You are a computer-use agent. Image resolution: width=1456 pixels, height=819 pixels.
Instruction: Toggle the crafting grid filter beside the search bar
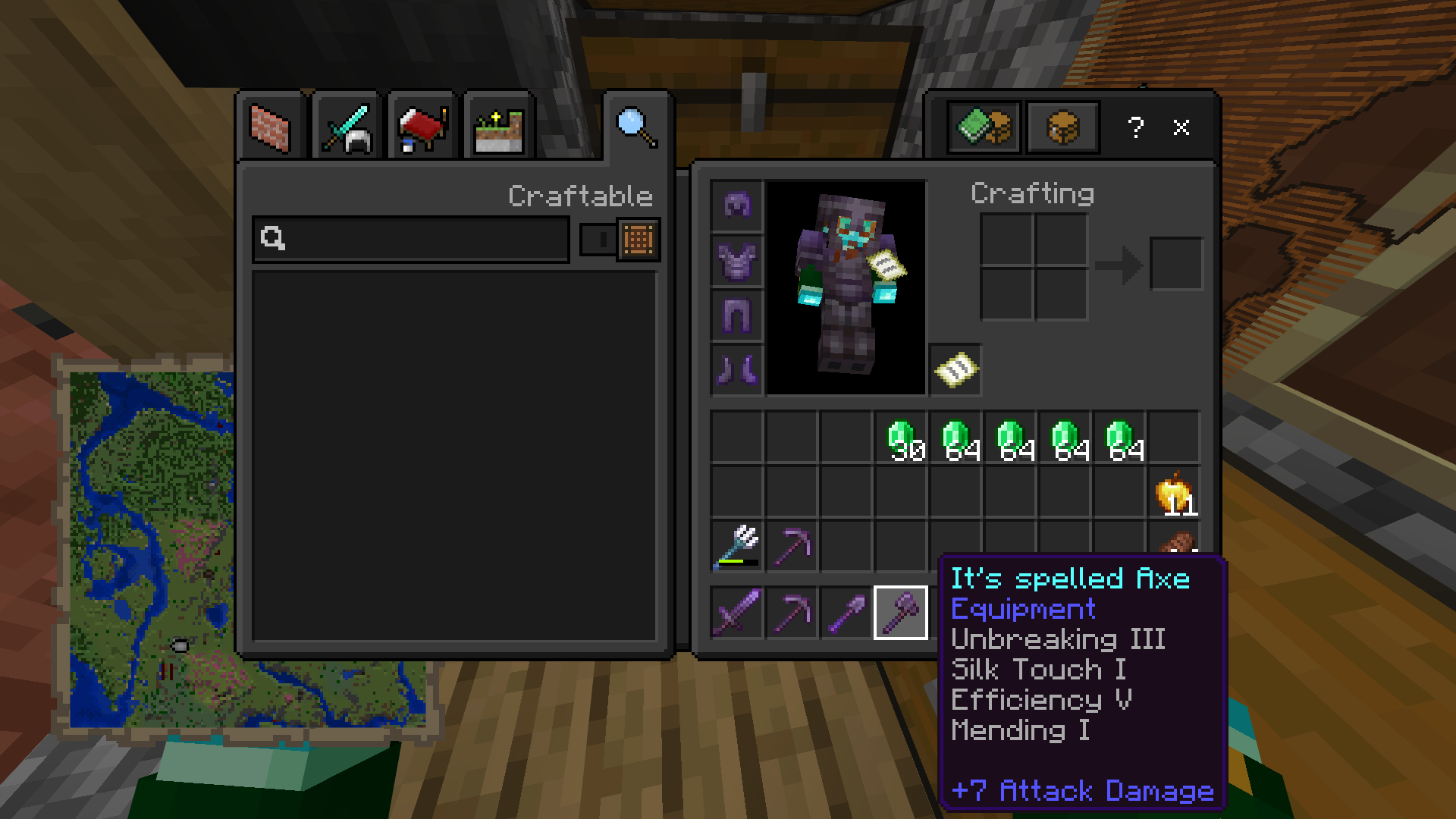[x=638, y=240]
